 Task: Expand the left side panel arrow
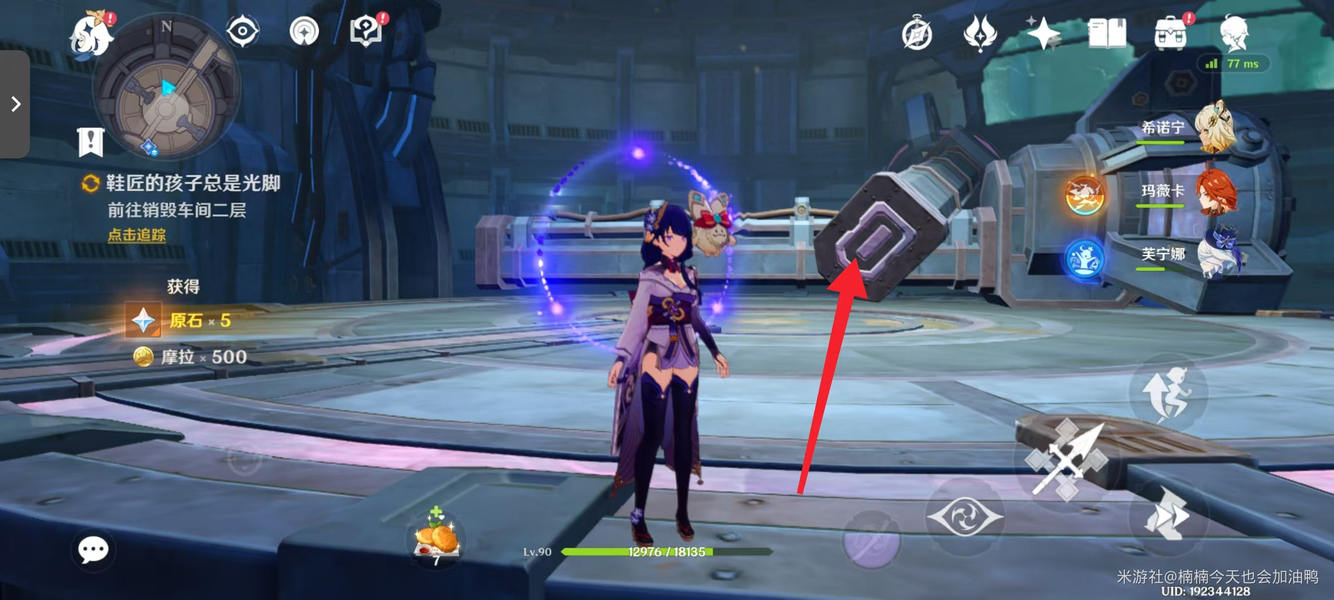click(x=15, y=104)
